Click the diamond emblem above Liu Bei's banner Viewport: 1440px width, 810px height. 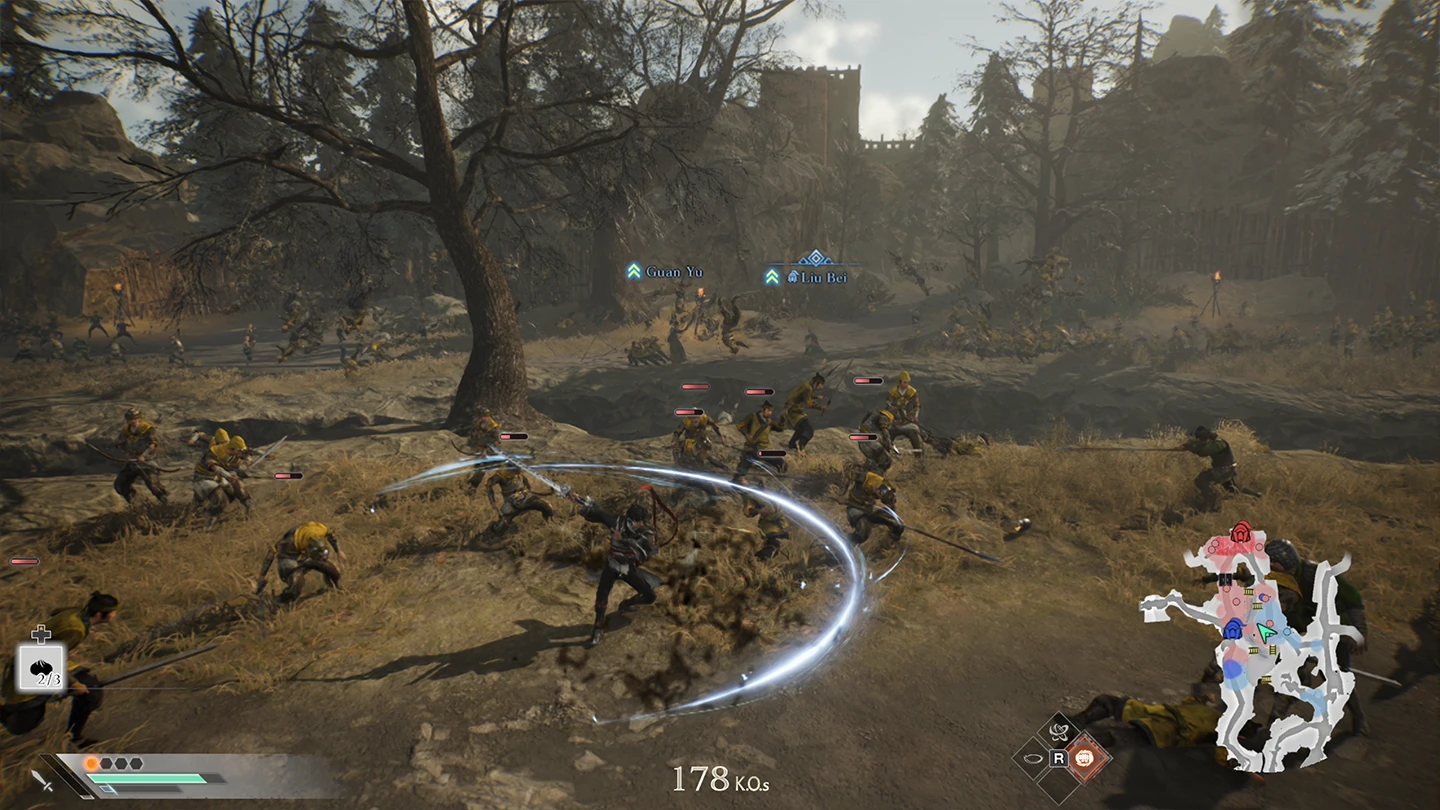point(816,258)
